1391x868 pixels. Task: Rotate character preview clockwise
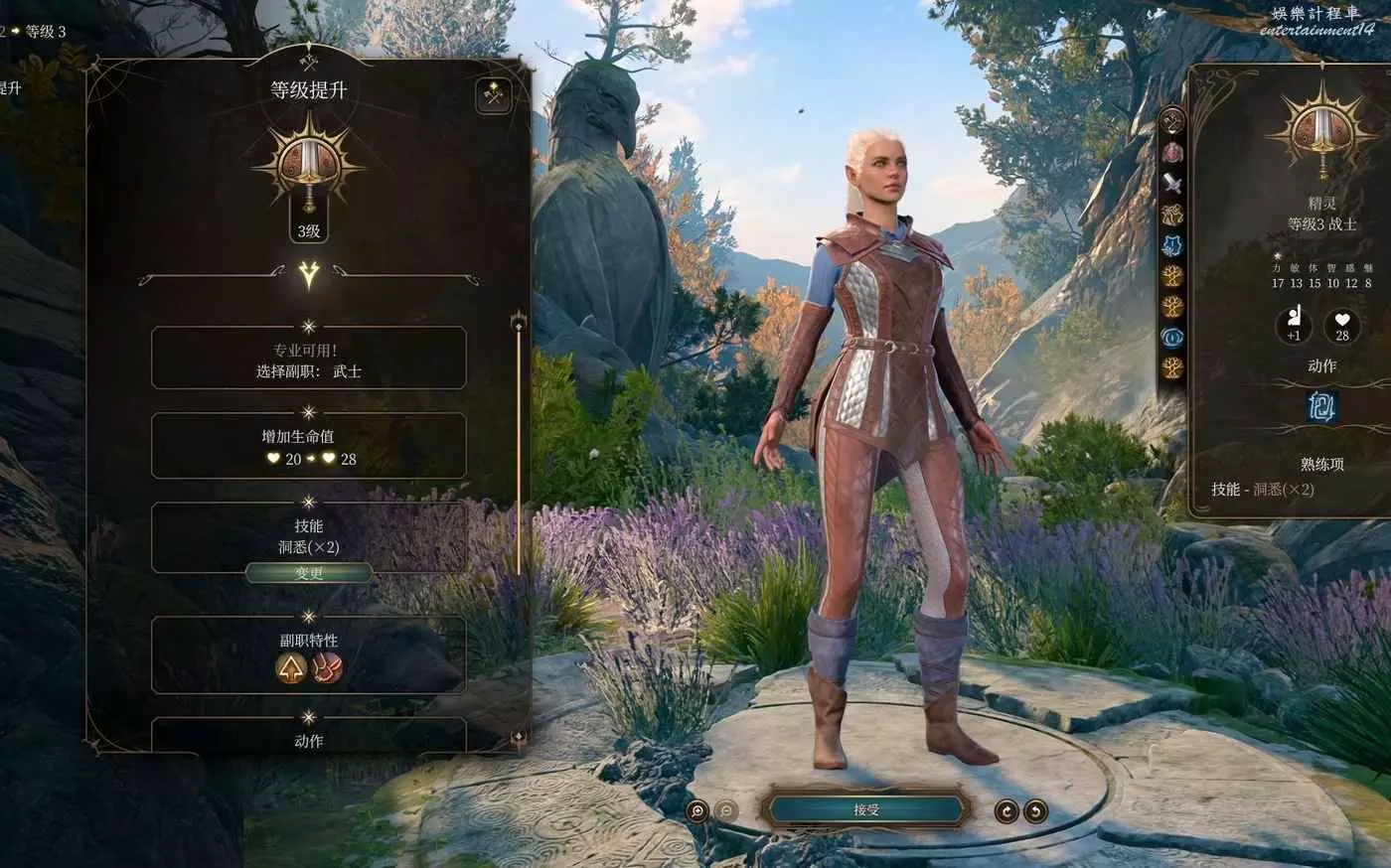click(x=1006, y=811)
